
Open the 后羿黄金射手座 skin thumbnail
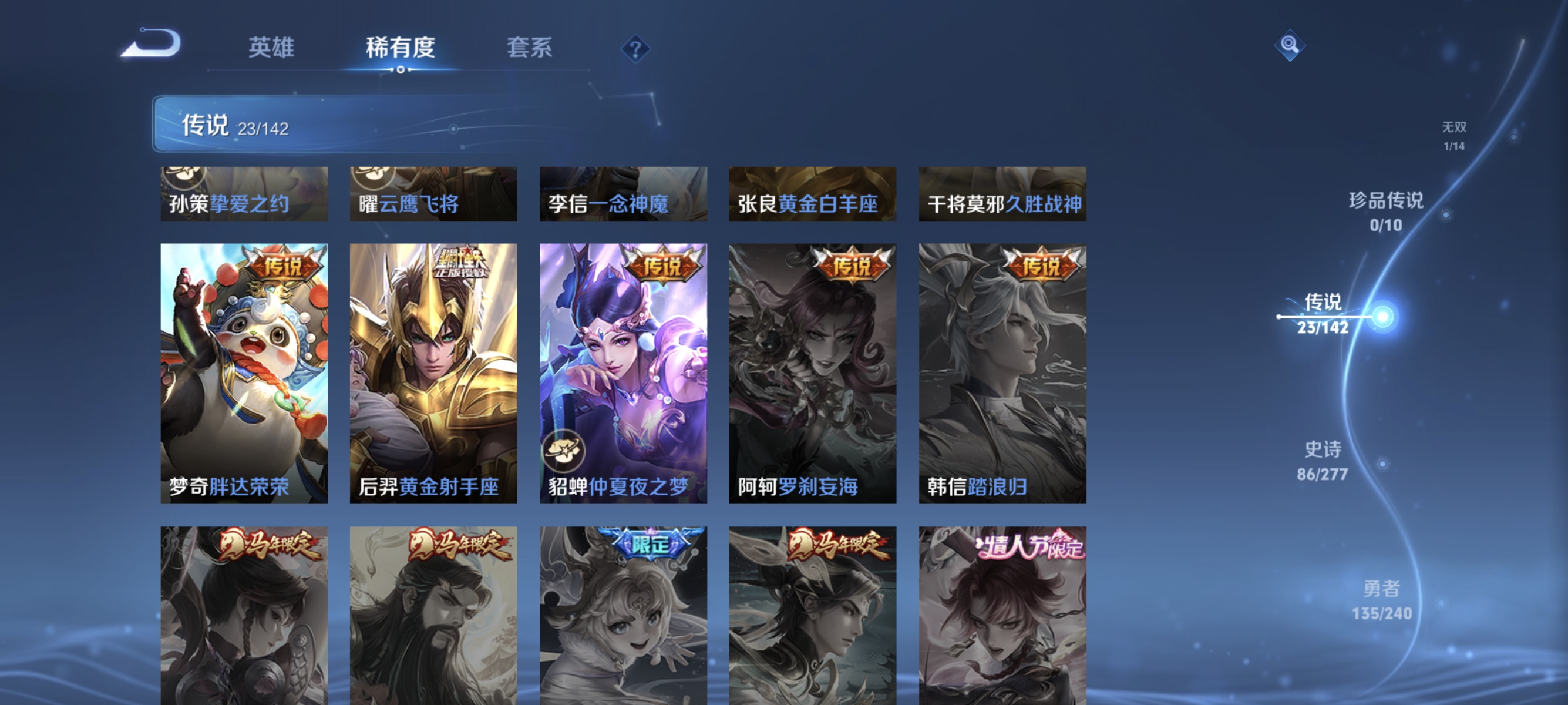433,371
